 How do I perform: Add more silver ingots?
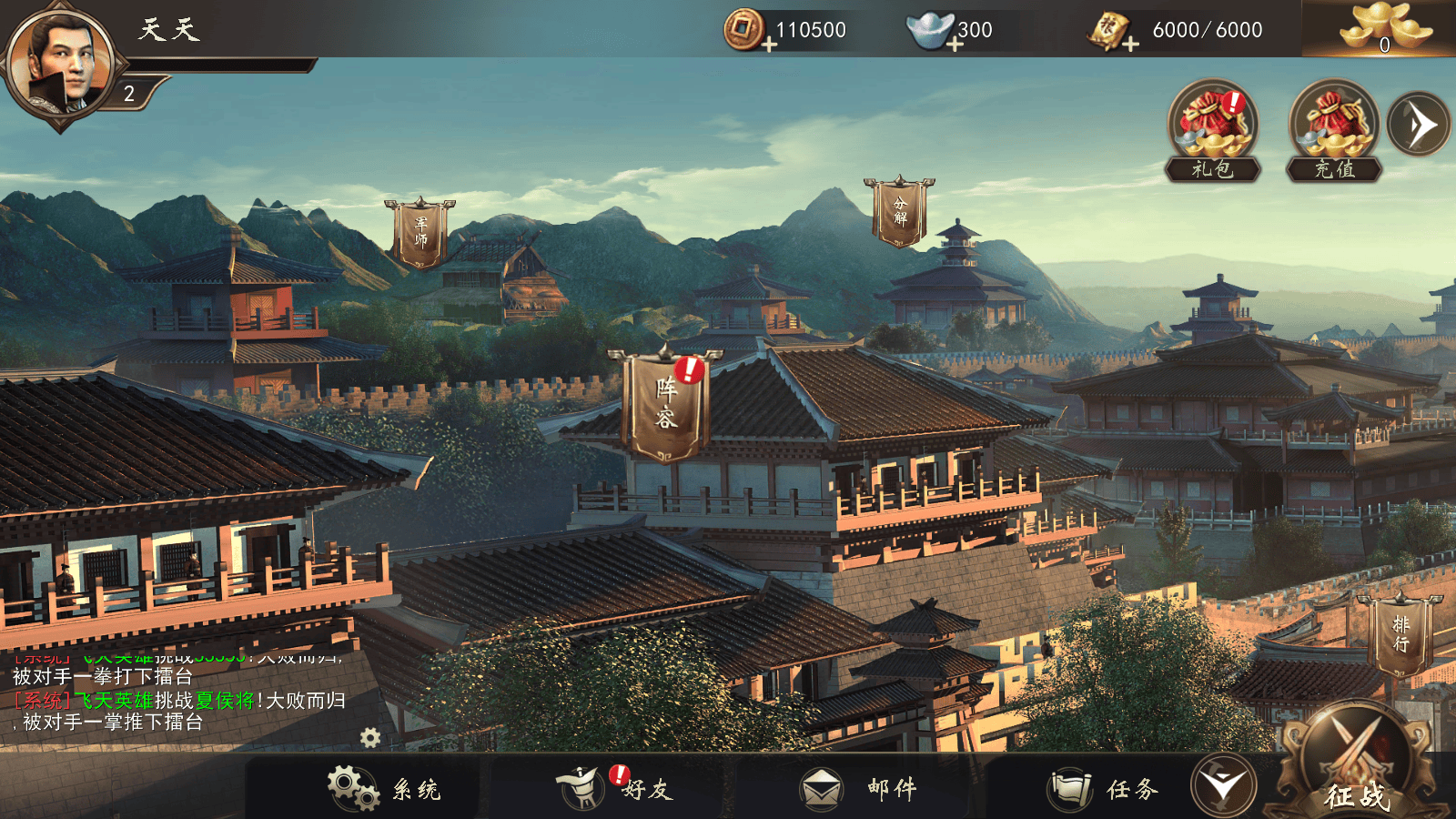tap(954, 44)
